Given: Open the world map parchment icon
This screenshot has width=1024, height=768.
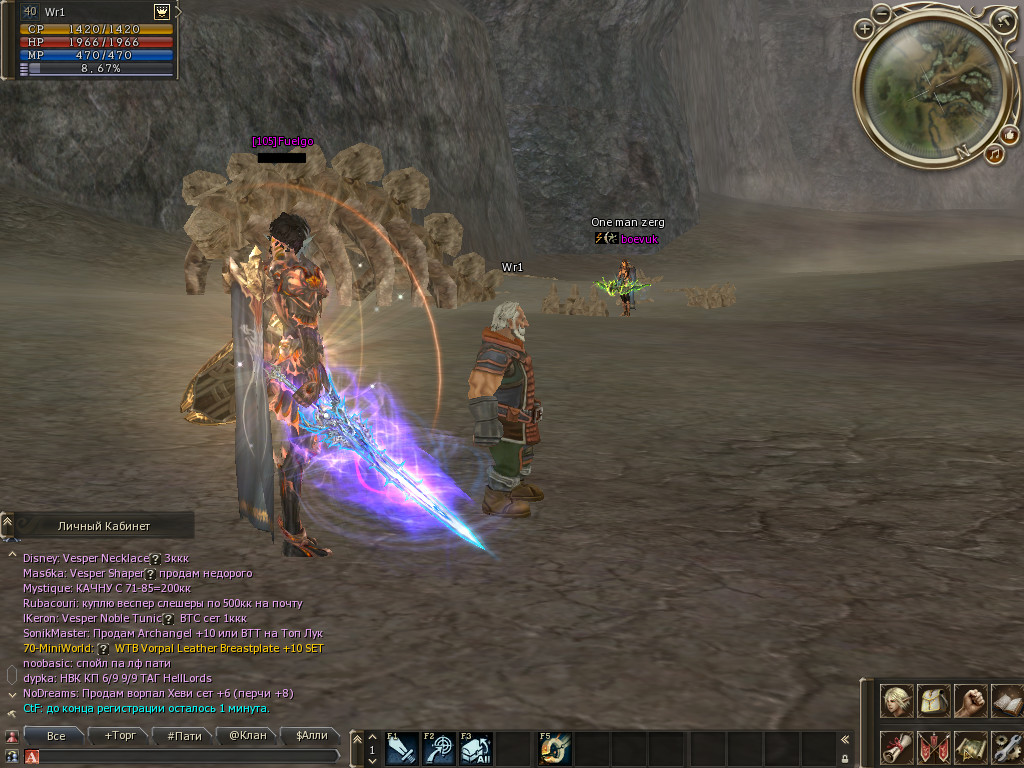Looking at the screenshot, I should tap(970, 748).
